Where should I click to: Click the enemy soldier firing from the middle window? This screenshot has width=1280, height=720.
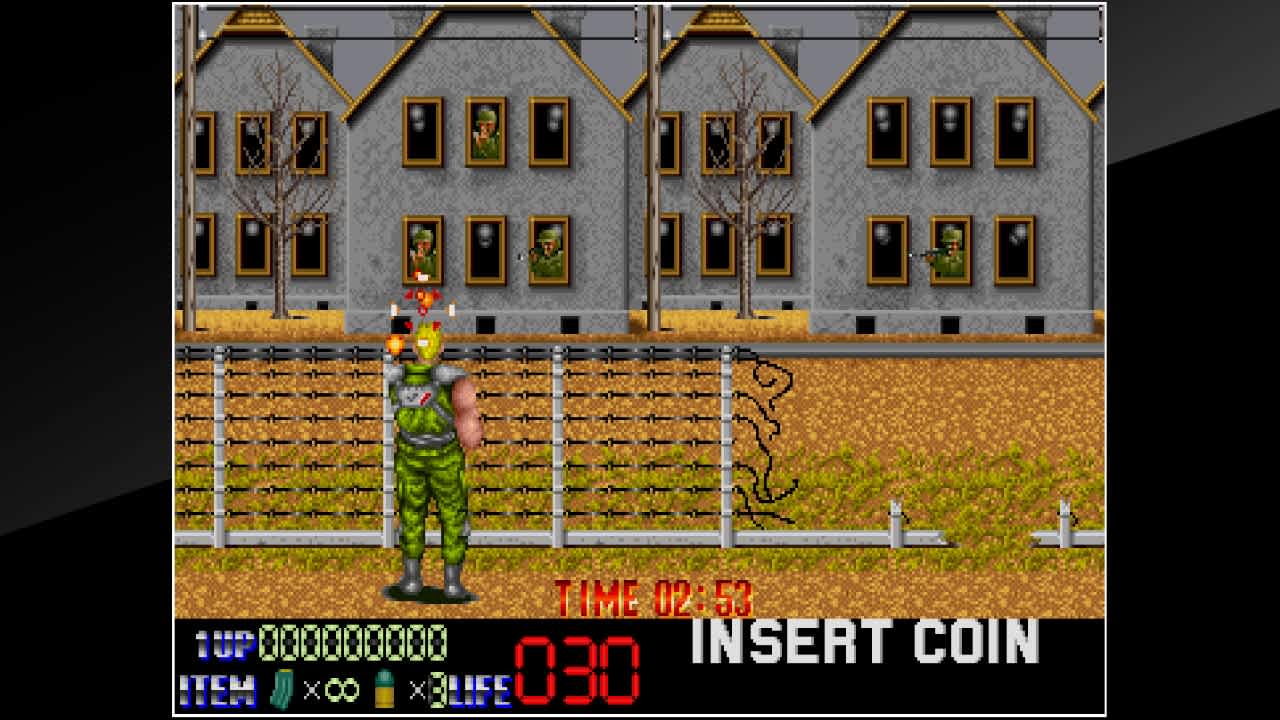pyautogui.click(x=424, y=247)
